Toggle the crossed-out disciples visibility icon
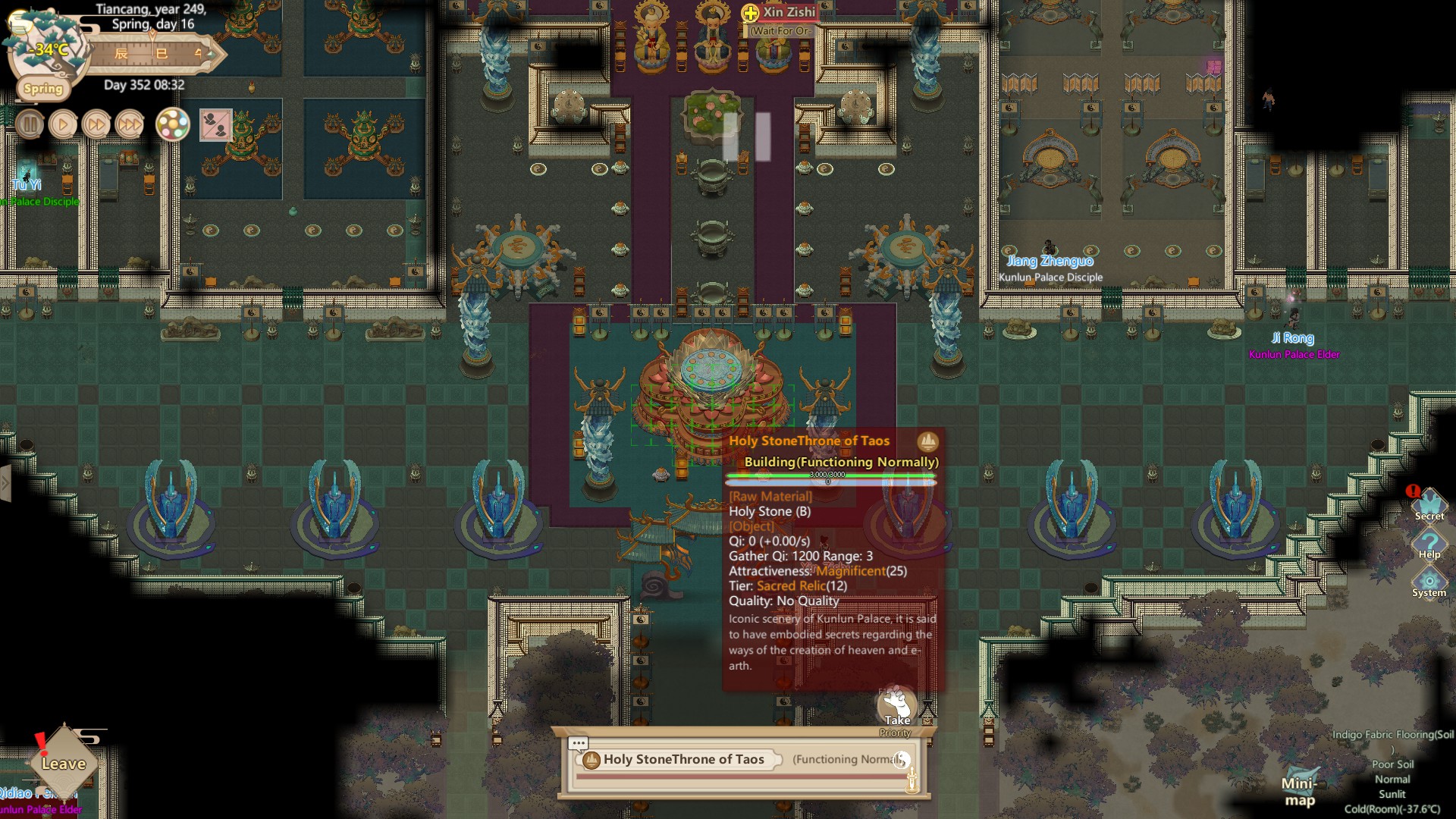The width and height of the screenshot is (1456, 819). 215,125
